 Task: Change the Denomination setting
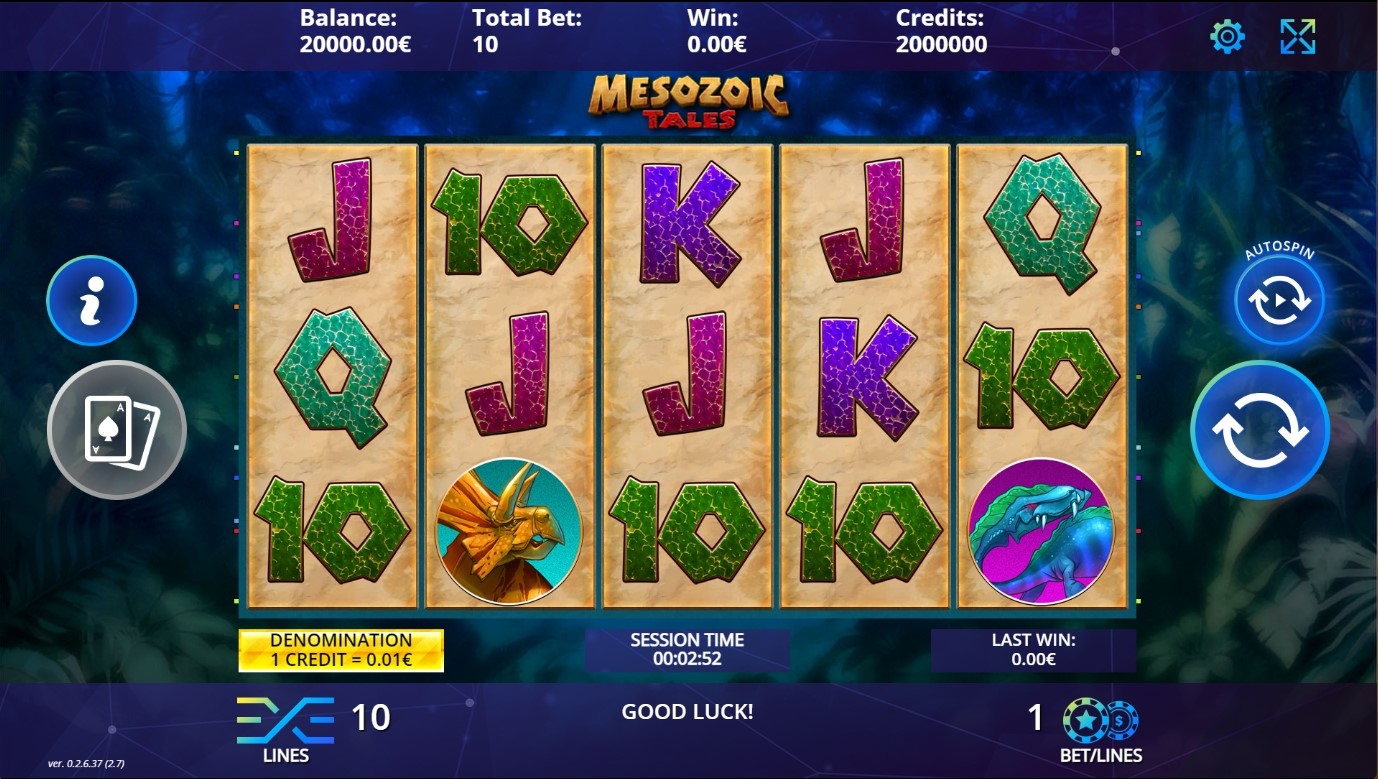coord(341,650)
